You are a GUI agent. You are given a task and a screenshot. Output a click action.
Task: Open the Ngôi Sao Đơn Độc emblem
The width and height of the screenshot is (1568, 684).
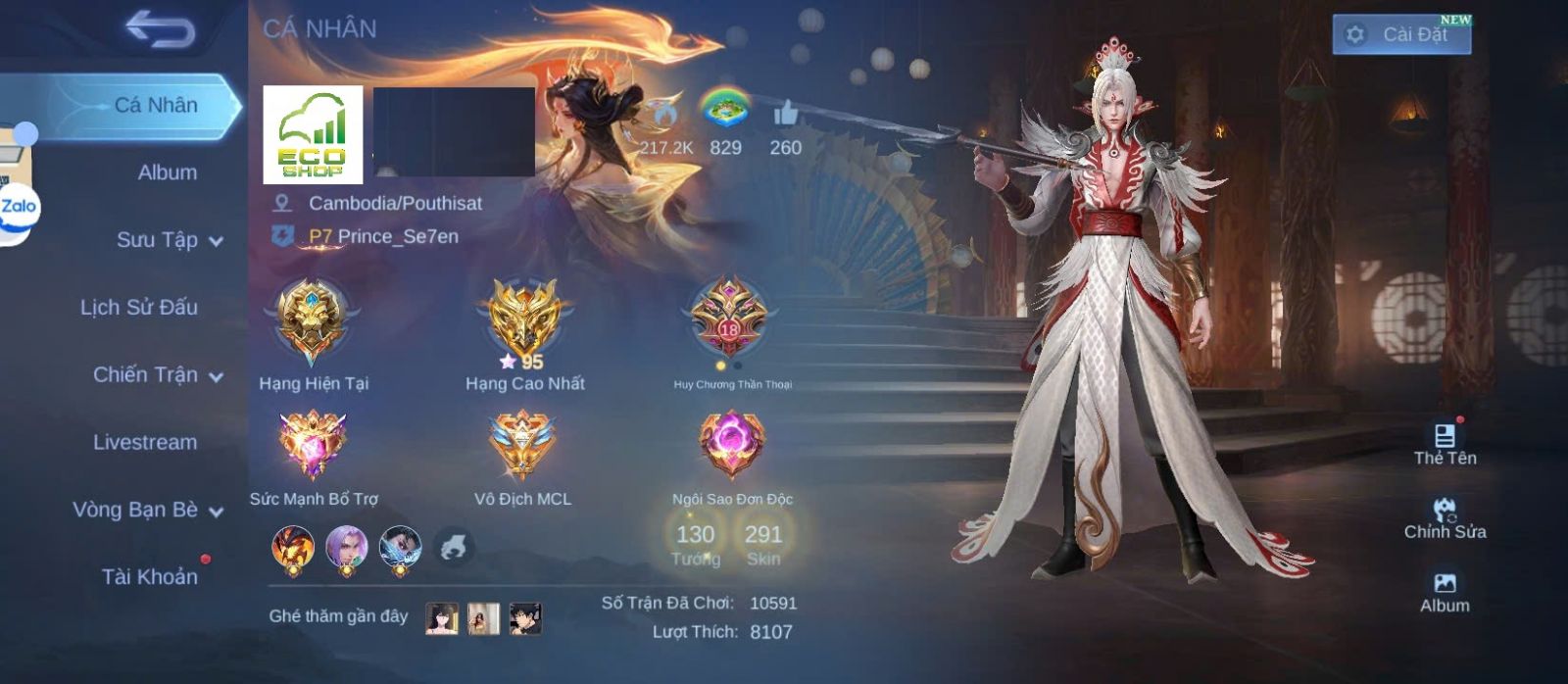pyautogui.click(x=731, y=445)
